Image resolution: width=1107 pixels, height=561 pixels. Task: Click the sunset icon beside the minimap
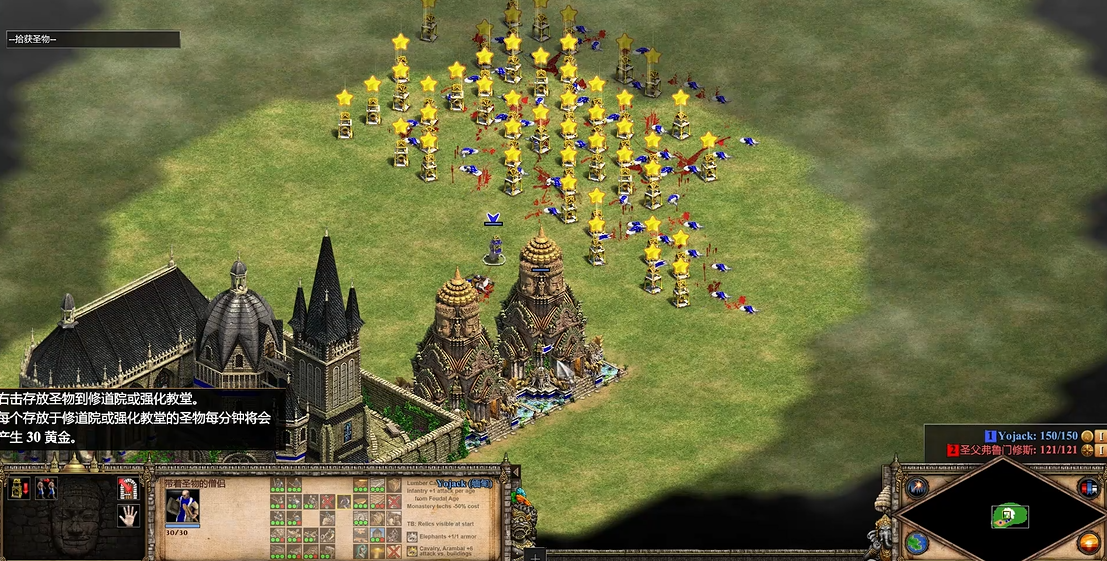tap(1089, 543)
